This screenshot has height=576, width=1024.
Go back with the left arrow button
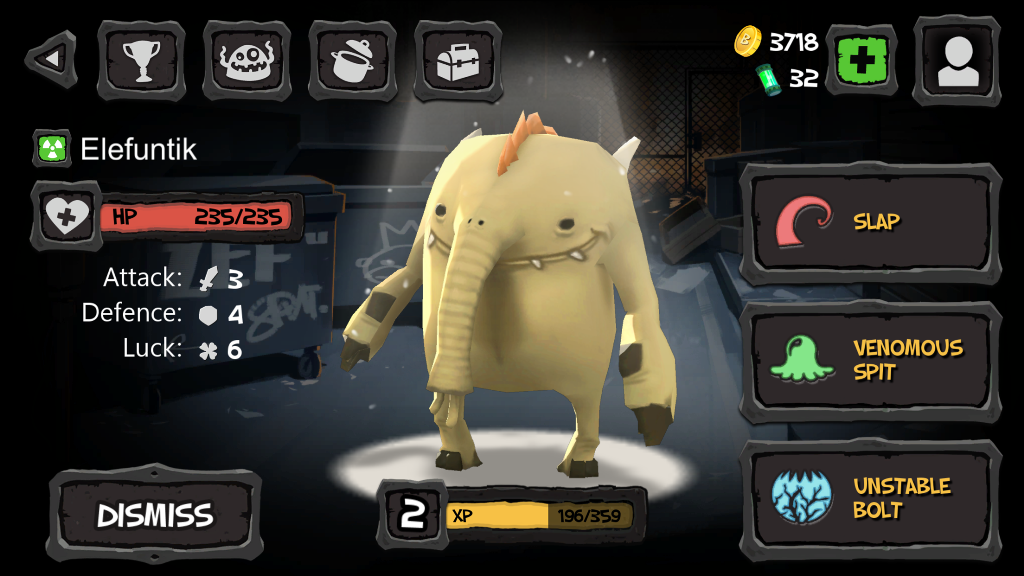coord(50,59)
